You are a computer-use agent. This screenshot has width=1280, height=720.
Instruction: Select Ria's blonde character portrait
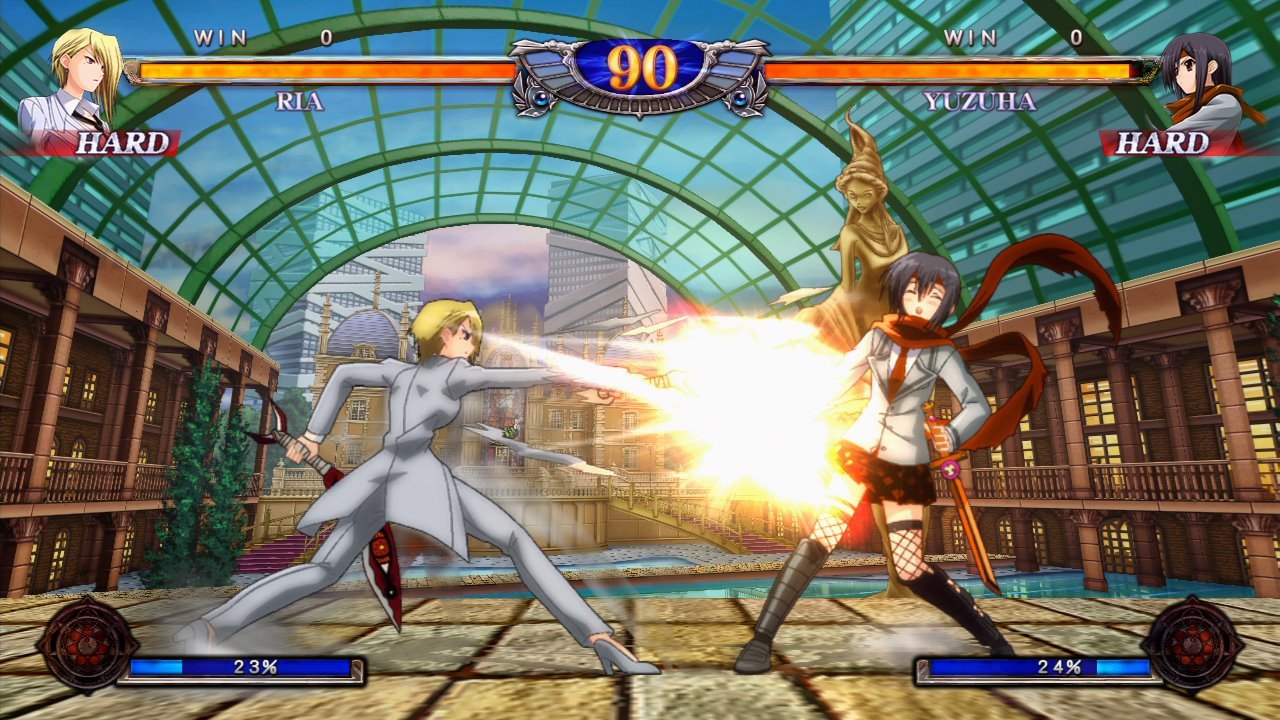[x=82, y=80]
